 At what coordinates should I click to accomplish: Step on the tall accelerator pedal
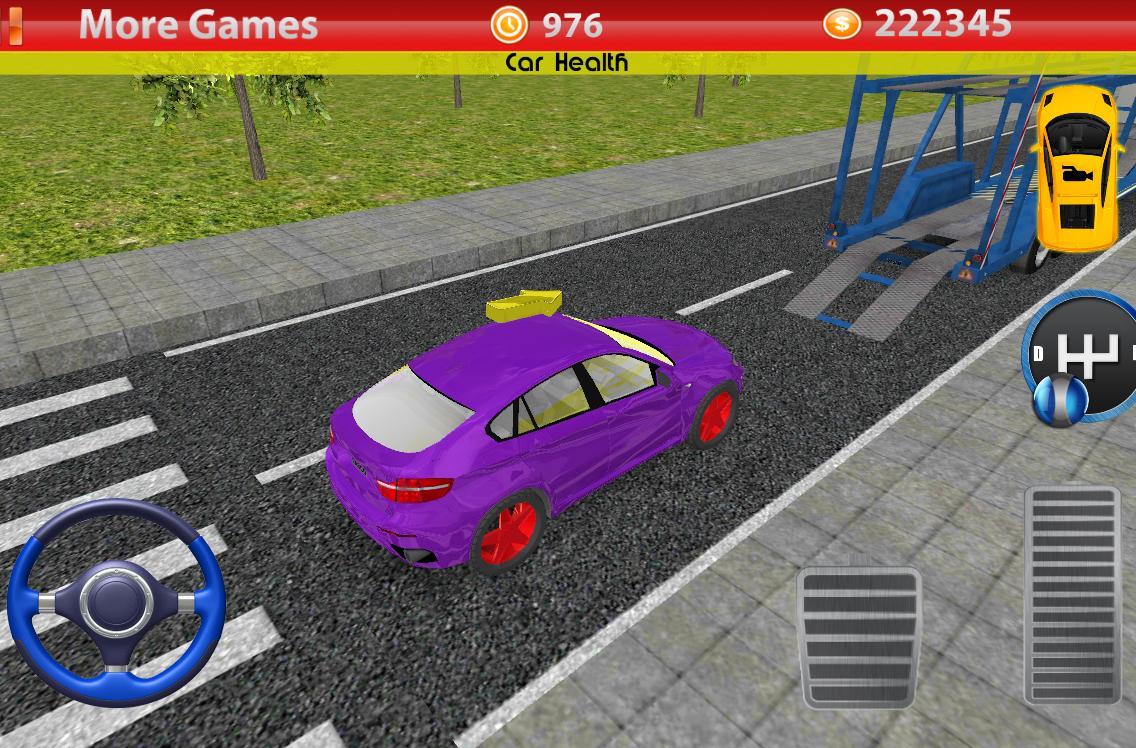(x=1072, y=595)
